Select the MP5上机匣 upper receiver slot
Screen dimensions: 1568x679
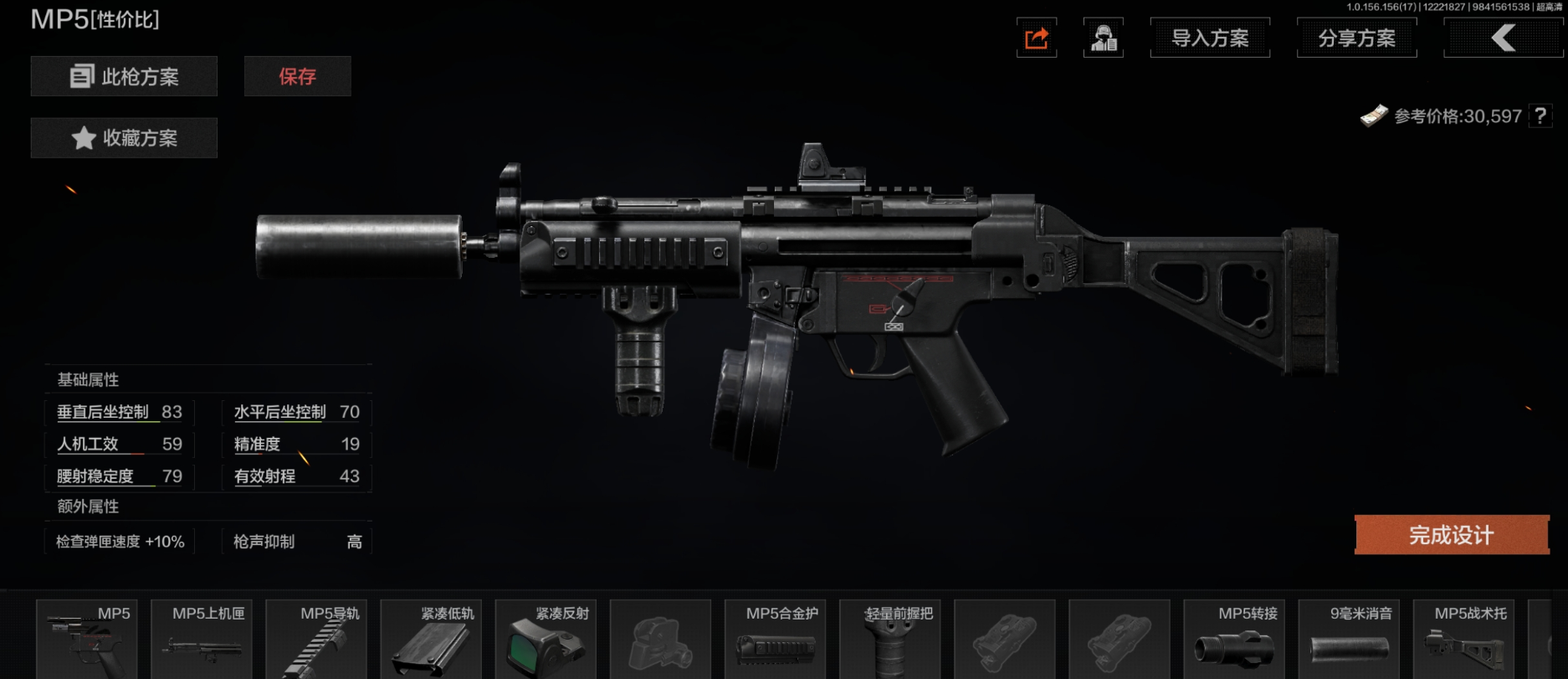202,640
